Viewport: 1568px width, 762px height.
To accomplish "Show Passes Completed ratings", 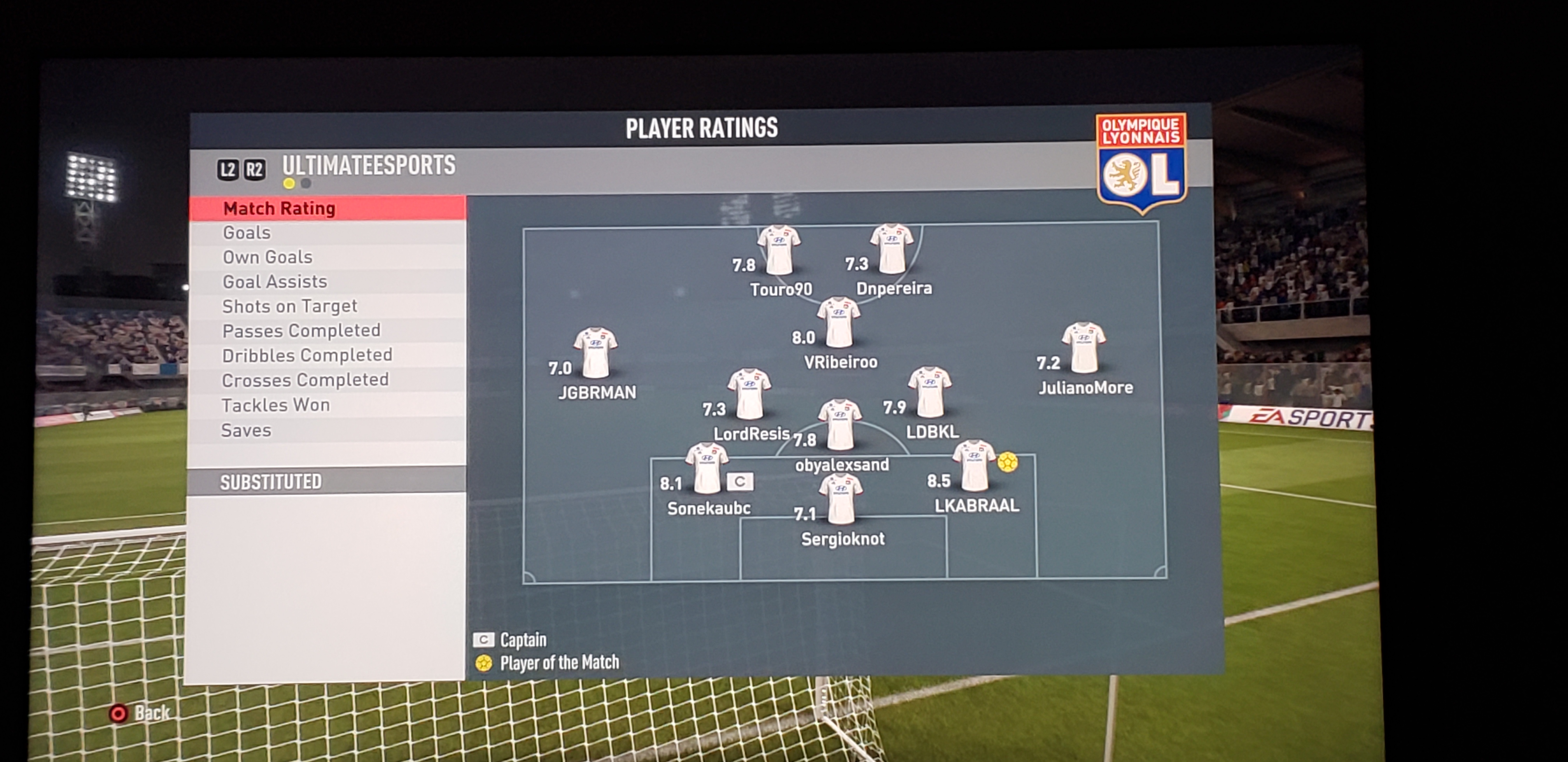I will click(301, 330).
